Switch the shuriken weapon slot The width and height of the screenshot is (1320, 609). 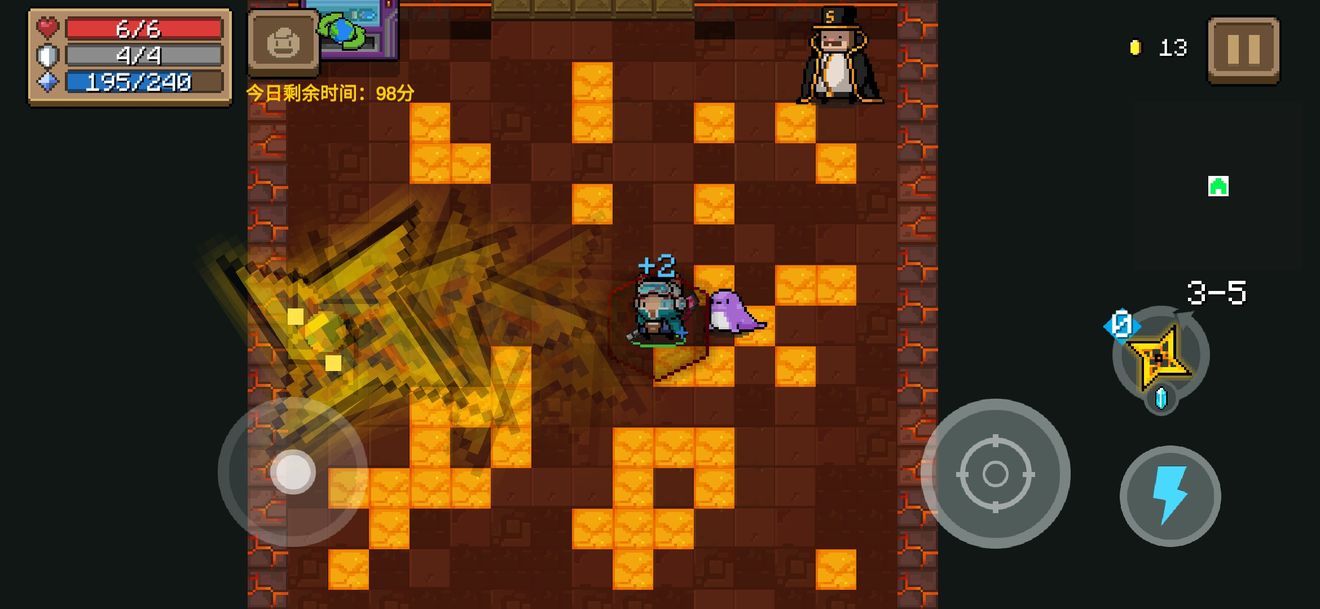pyautogui.click(x=1160, y=355)
